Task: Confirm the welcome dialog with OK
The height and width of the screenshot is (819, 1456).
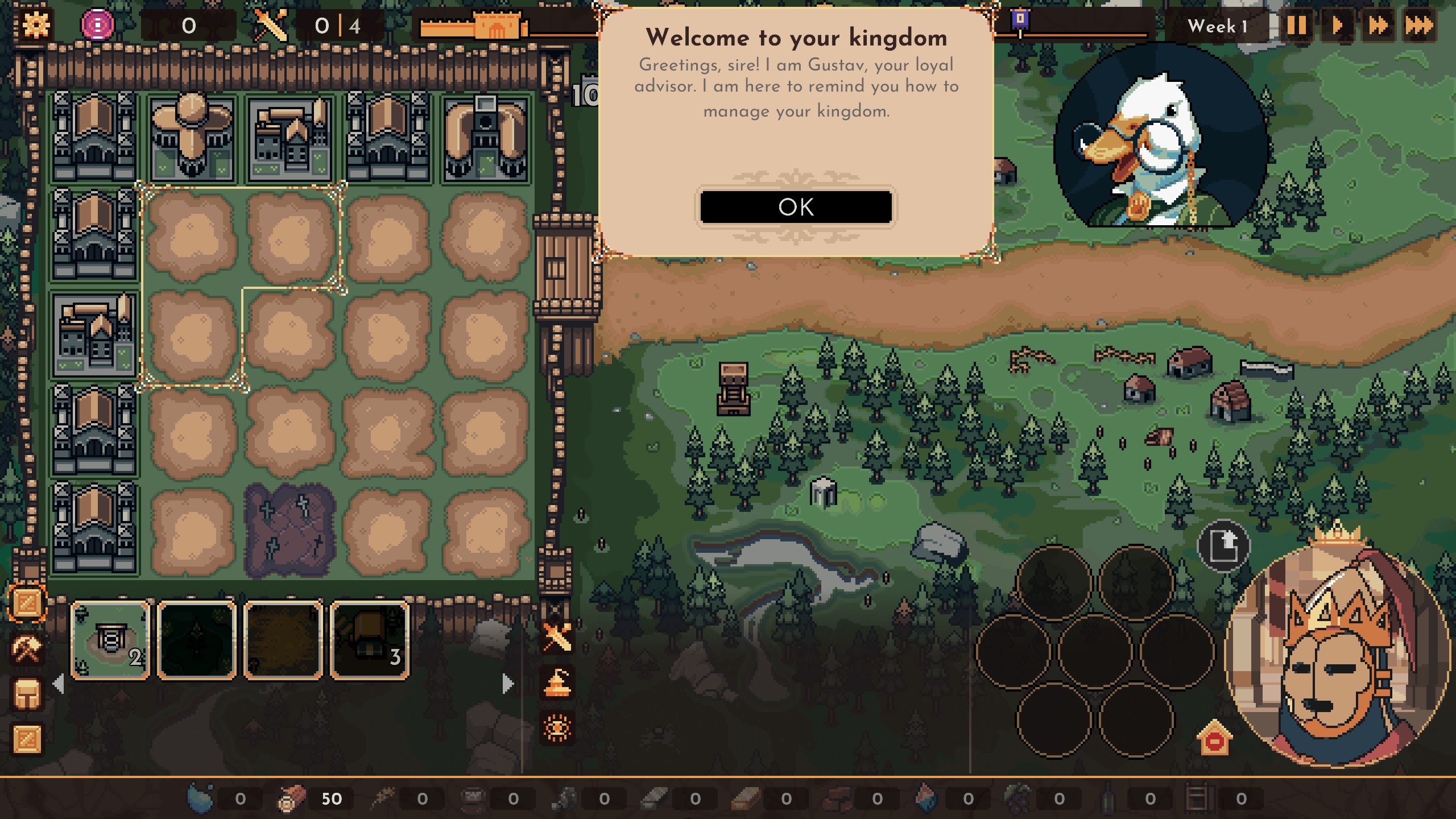Action: pos(796,207)
